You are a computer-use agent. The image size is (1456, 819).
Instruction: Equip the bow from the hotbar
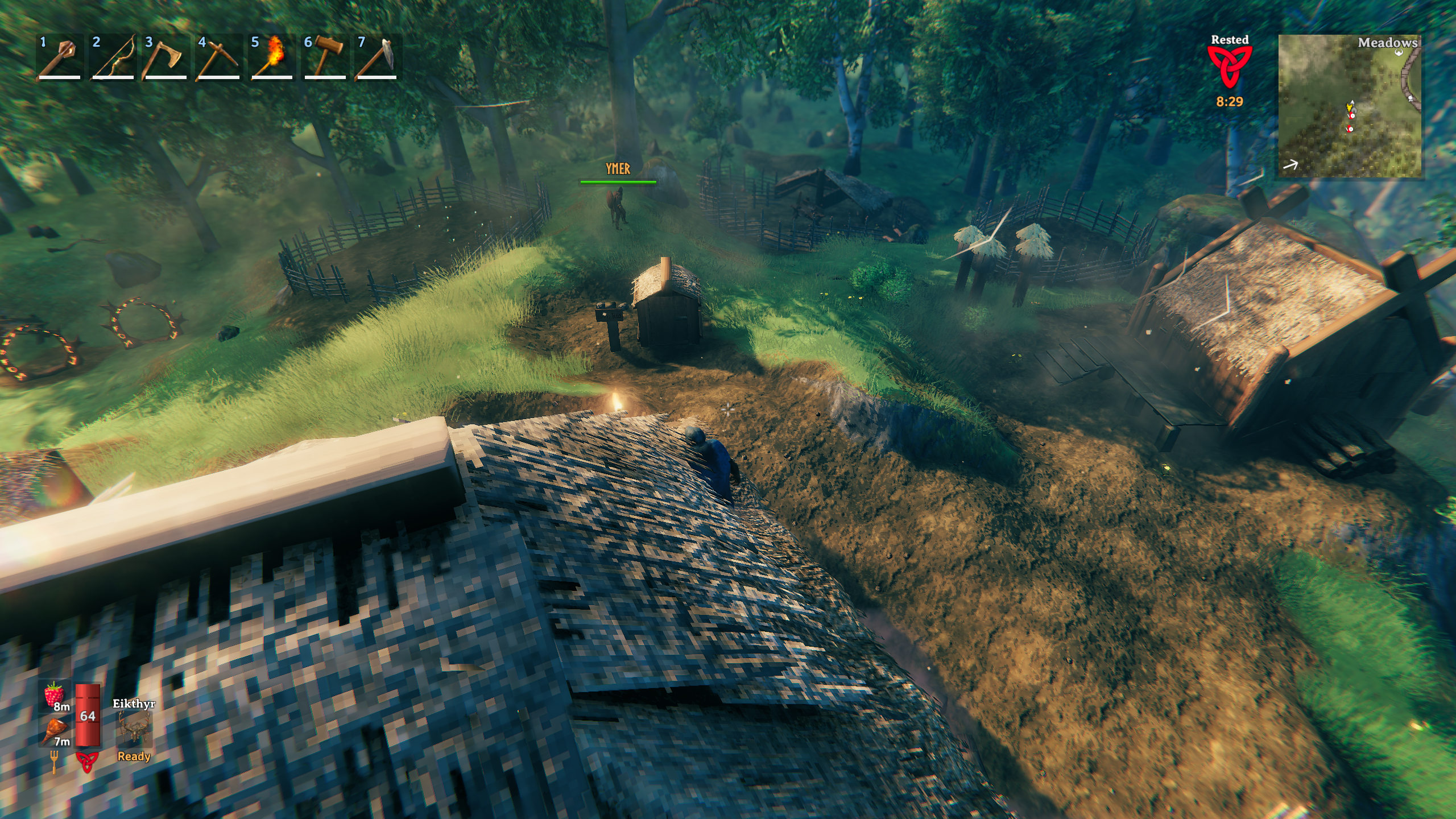(x=113, y=57)
